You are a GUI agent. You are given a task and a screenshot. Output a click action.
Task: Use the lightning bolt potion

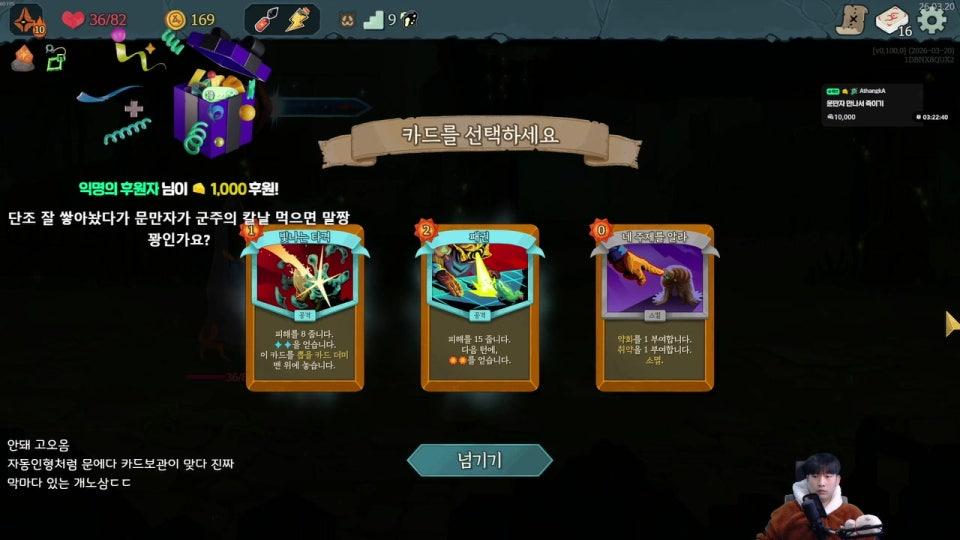coord(296,19)
